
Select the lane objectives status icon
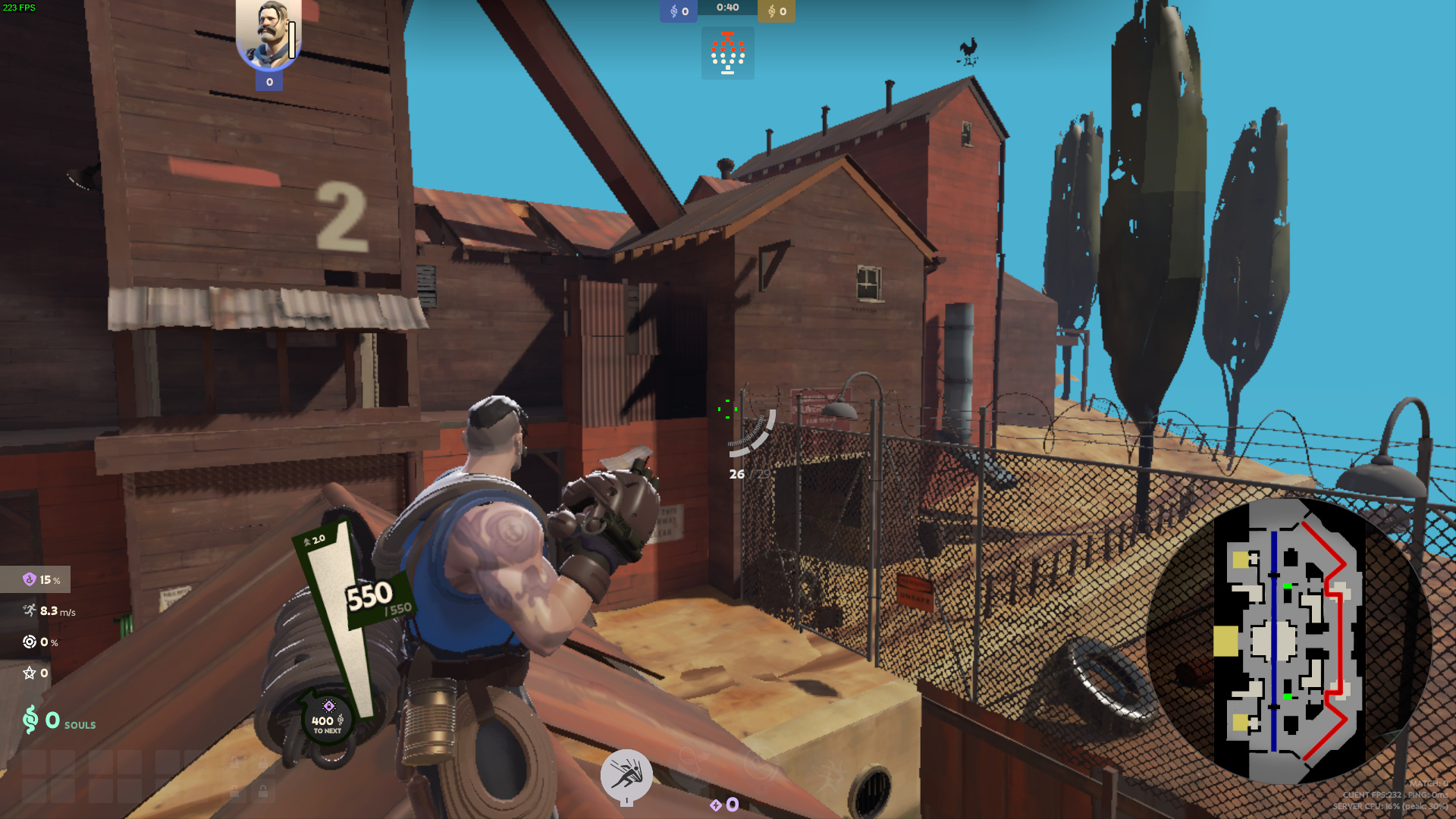click(x=727, y=53)
